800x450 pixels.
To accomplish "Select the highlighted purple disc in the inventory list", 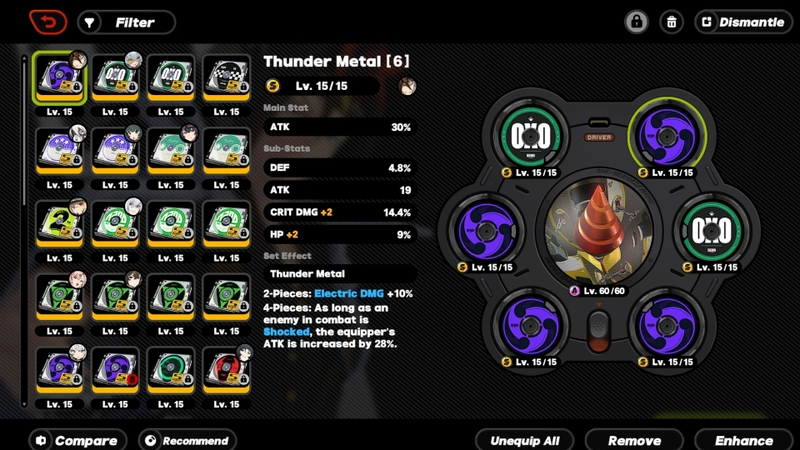I will click(59, 77).
